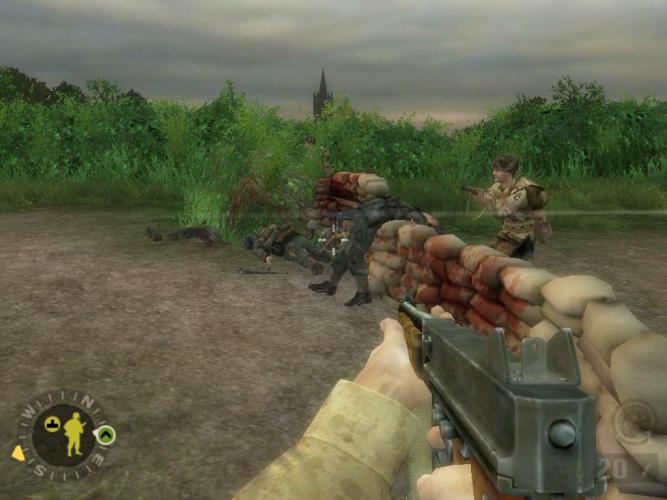Select the green chevron squad marker

coord(105,435)
